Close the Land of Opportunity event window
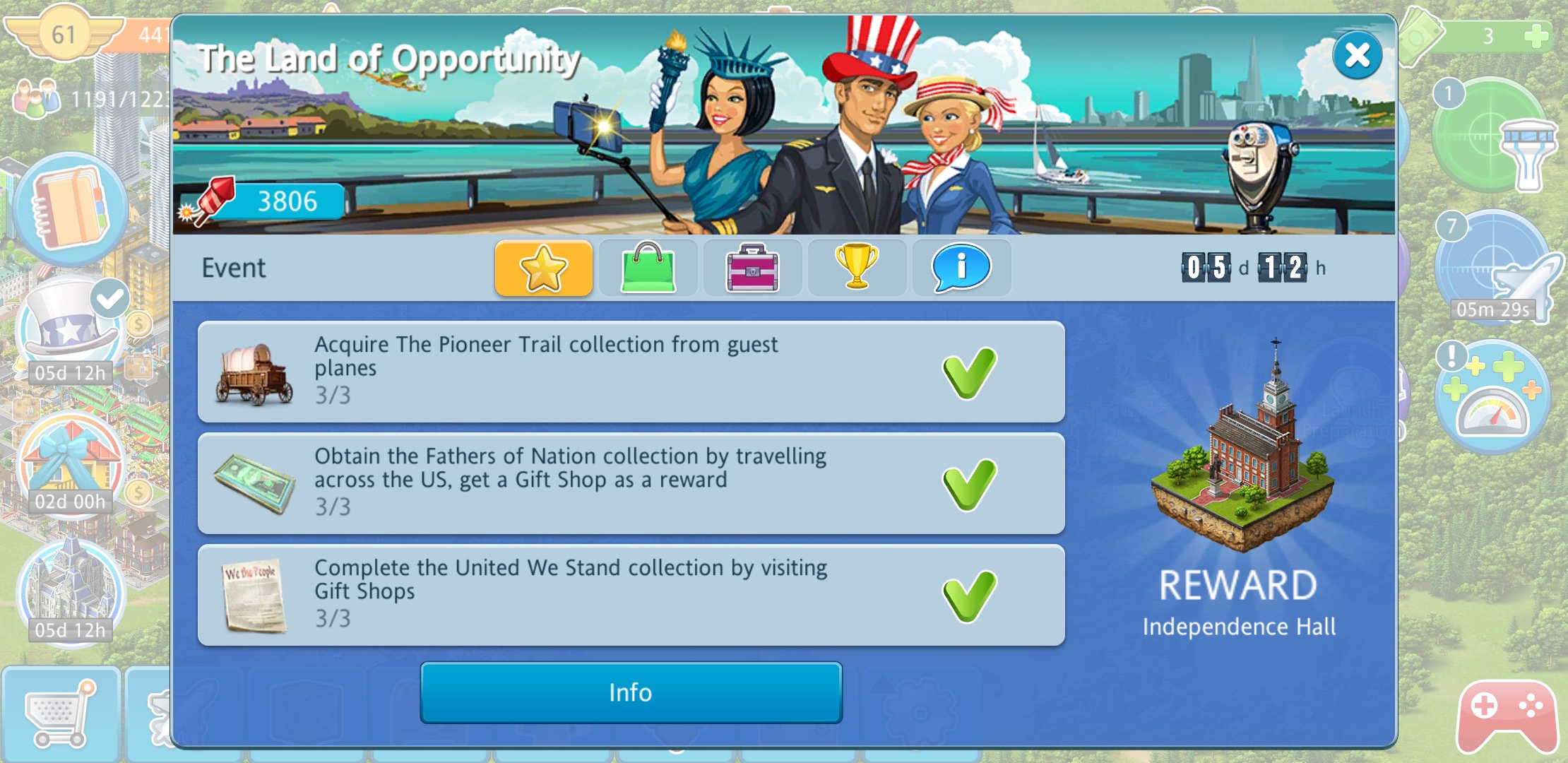 pyautogui.click(x=1357, y=55)
